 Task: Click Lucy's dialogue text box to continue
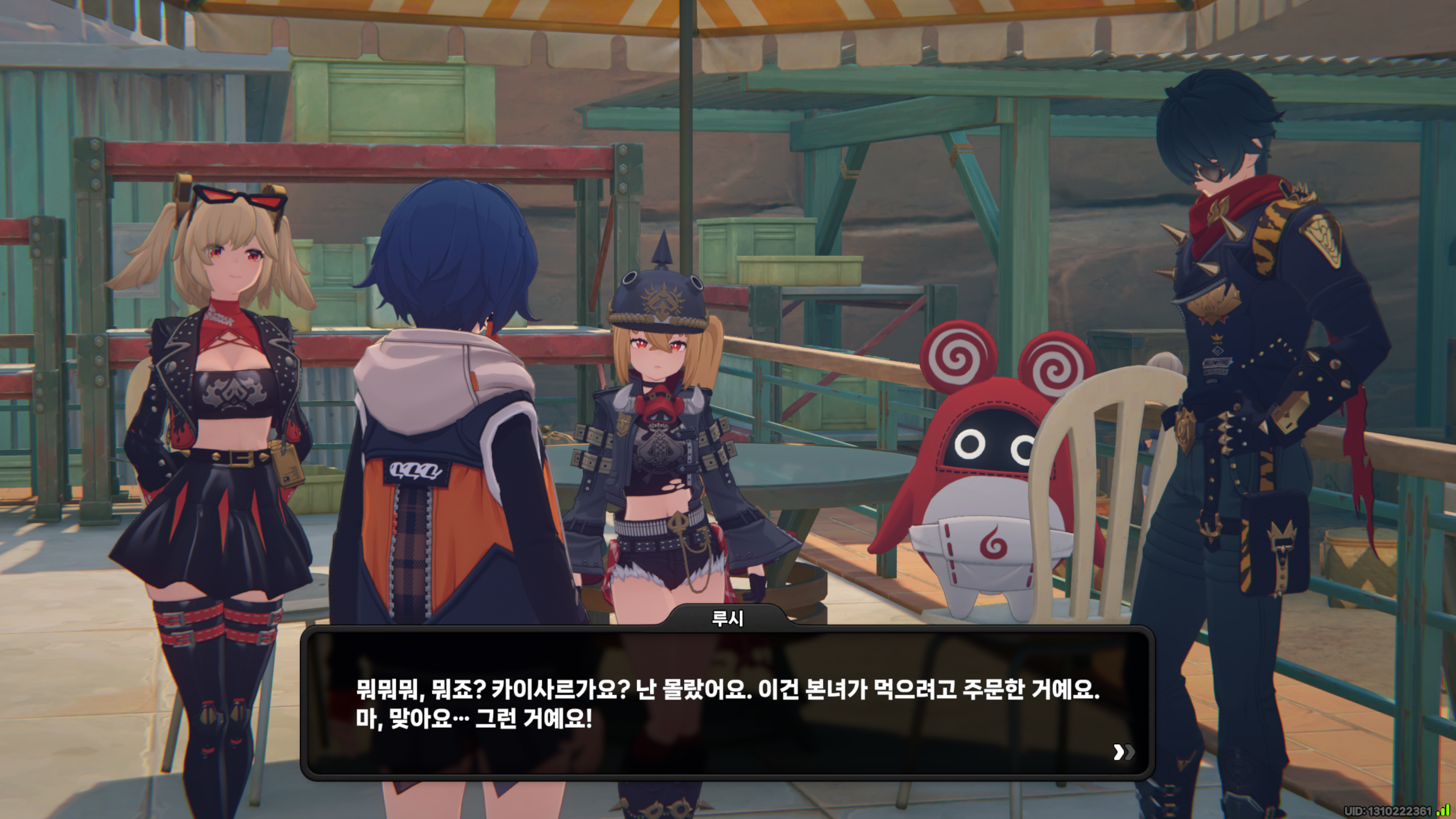coord(727,704)
